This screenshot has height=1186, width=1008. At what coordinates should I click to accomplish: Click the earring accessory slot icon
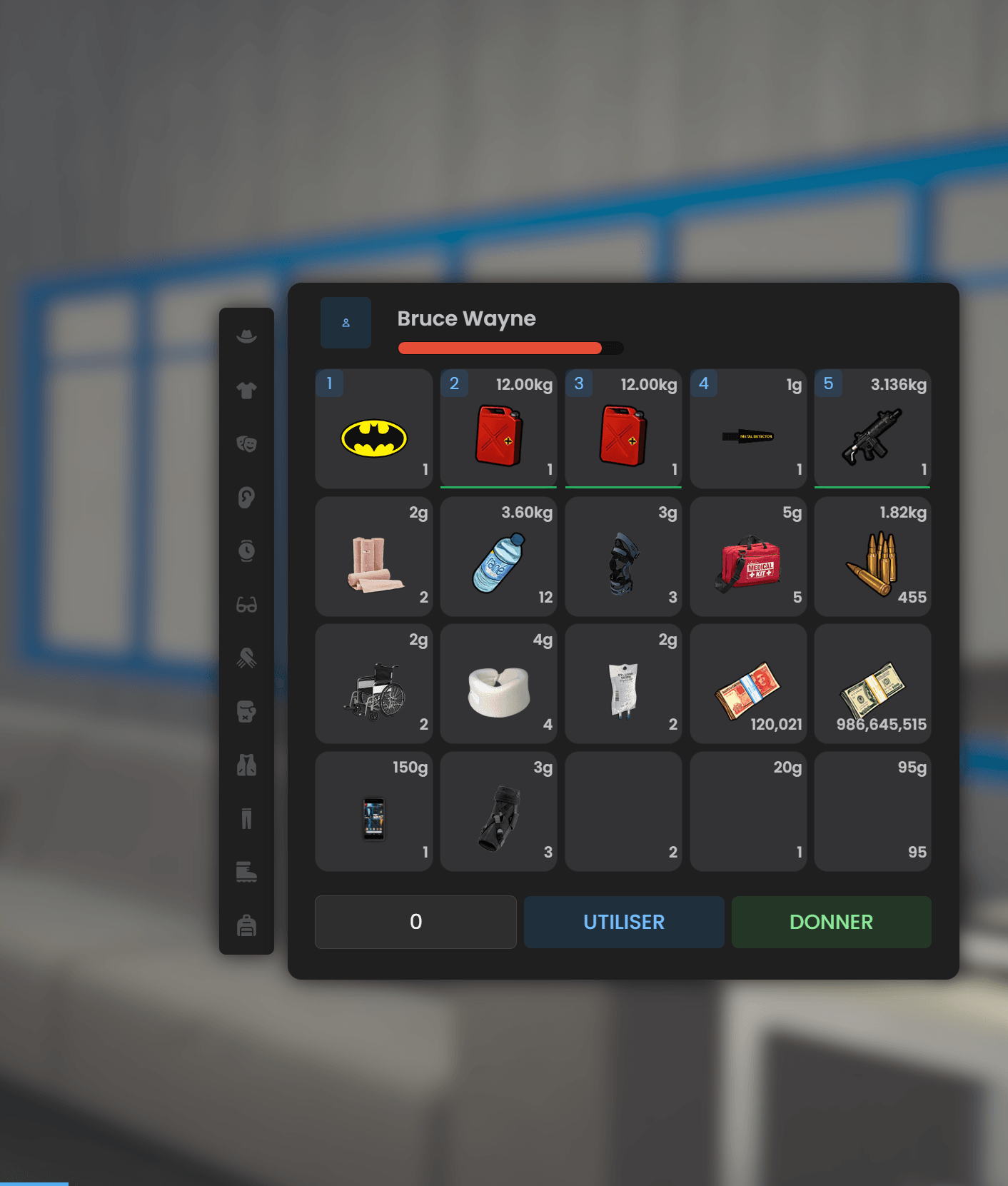pos(246,498)
